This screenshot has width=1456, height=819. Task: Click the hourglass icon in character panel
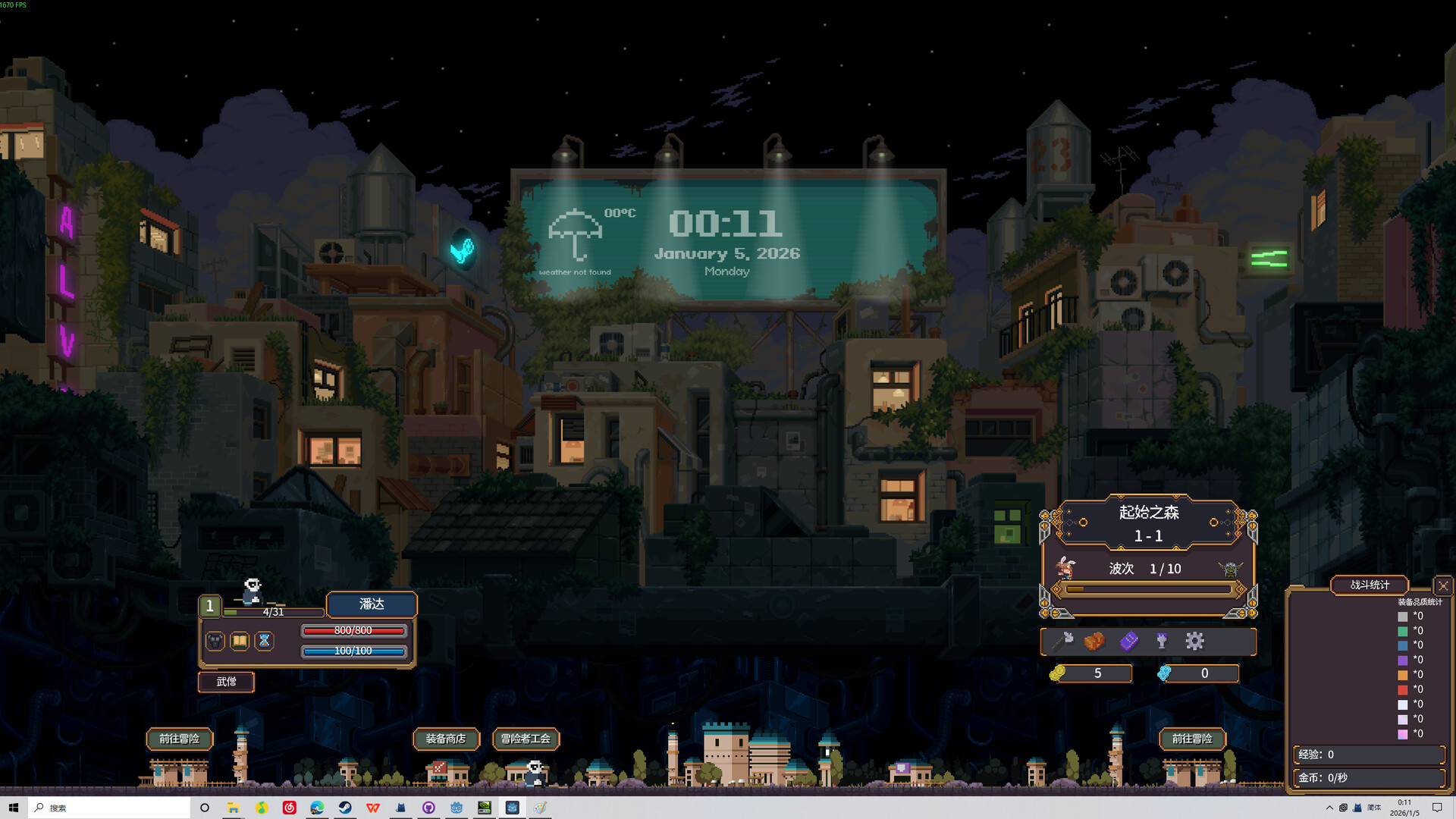pos(264,641)
